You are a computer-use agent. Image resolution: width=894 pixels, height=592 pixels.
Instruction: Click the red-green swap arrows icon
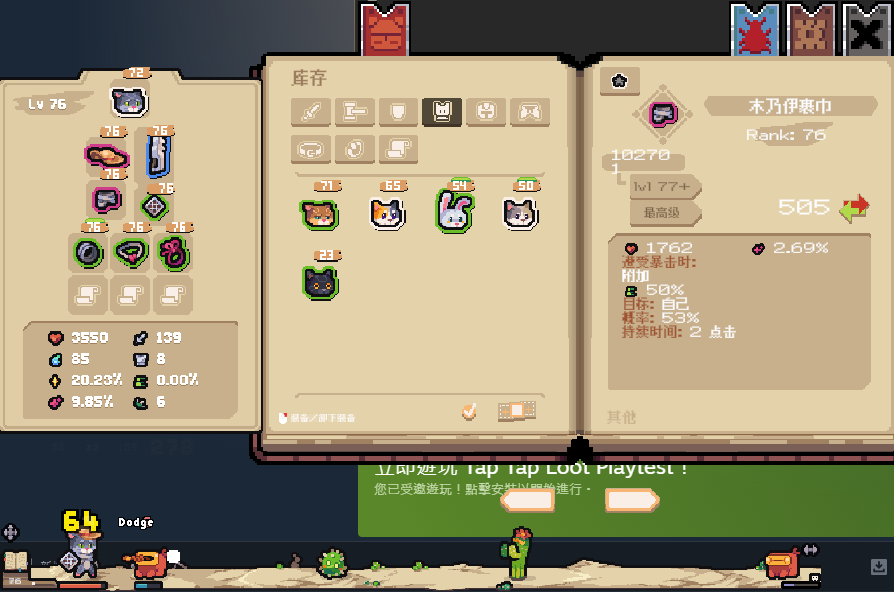click(854, 208)
